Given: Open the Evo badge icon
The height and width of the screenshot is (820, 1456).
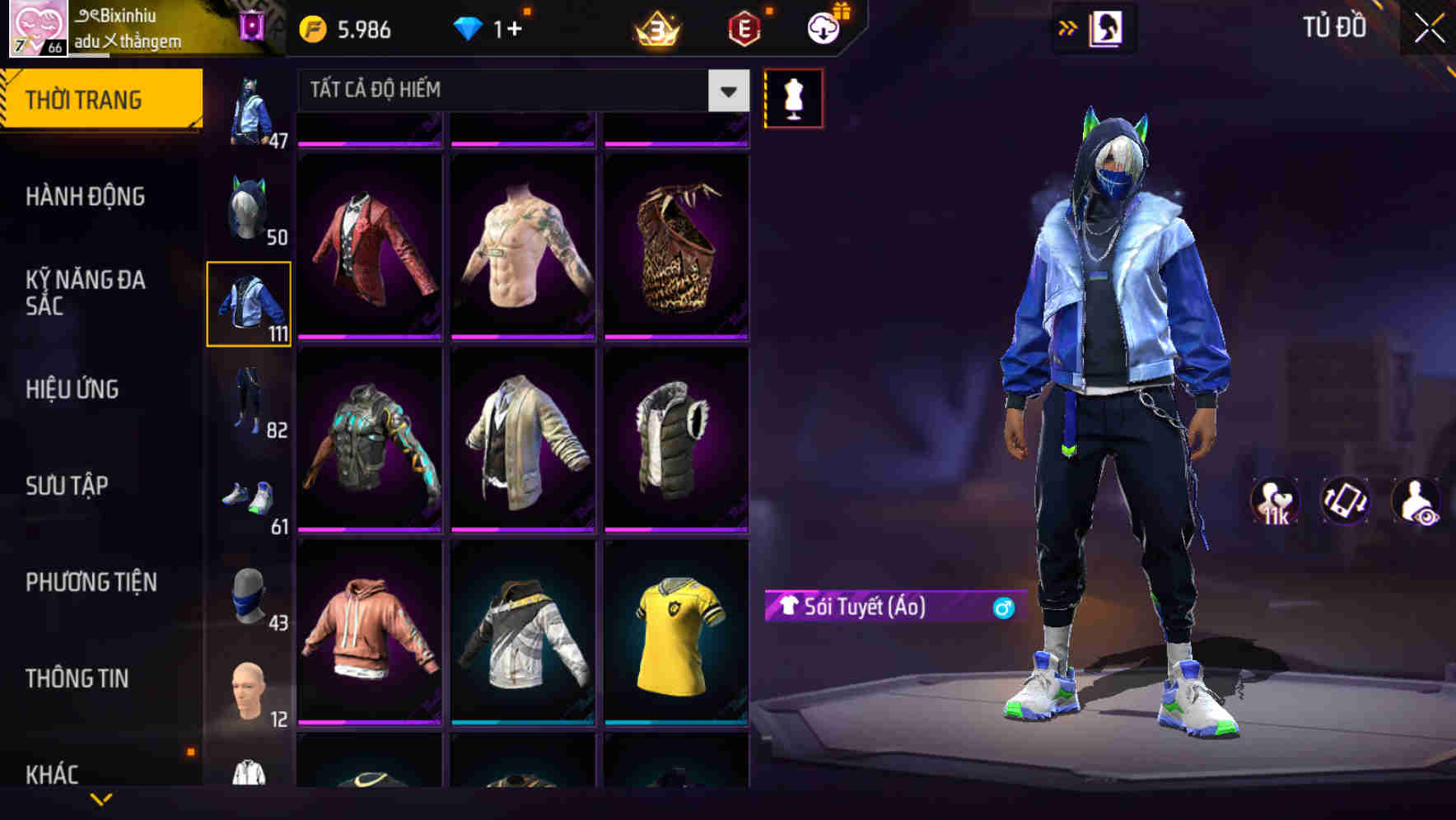Looking at the screenshot, I should (744, 27).
